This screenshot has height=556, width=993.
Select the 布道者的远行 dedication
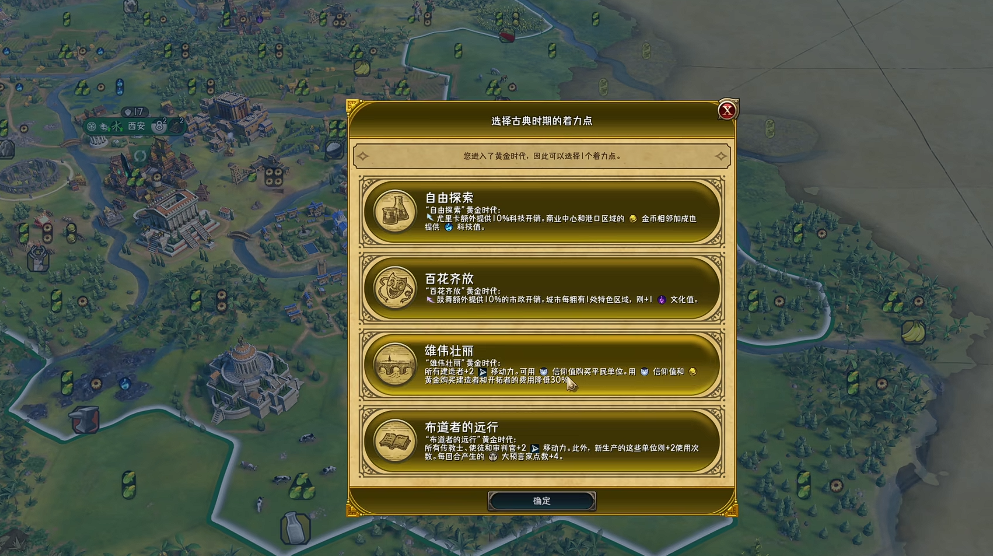click(541, 440)
